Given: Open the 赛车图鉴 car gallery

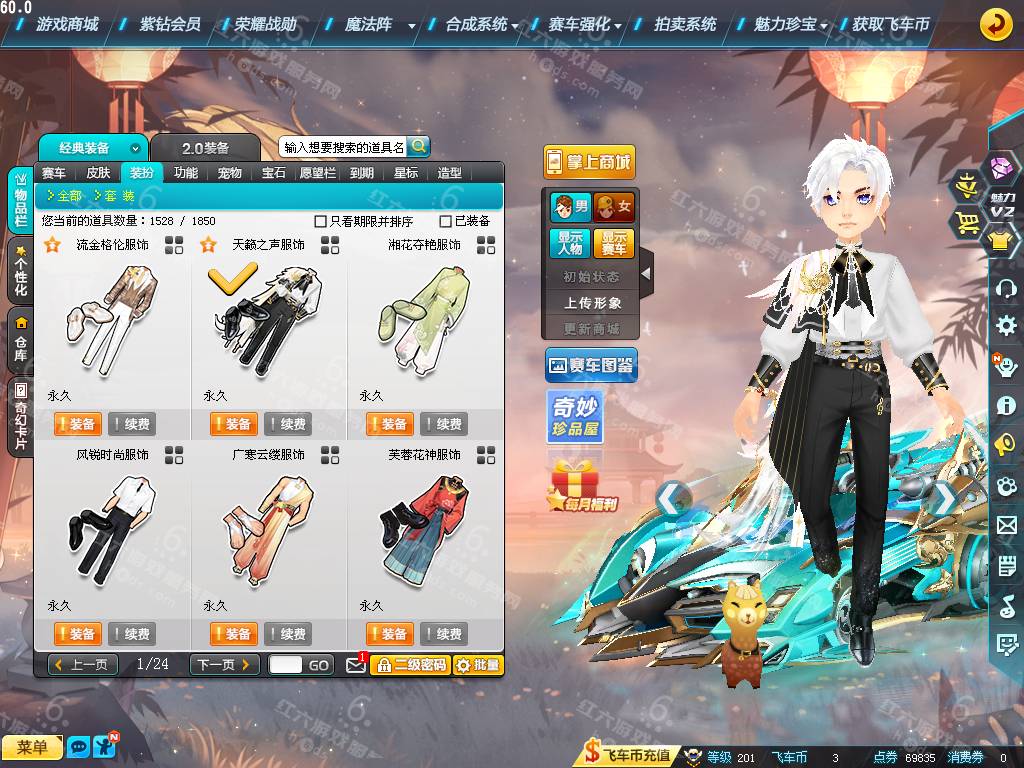Looking at the screenshot, I should pos(591,366).
